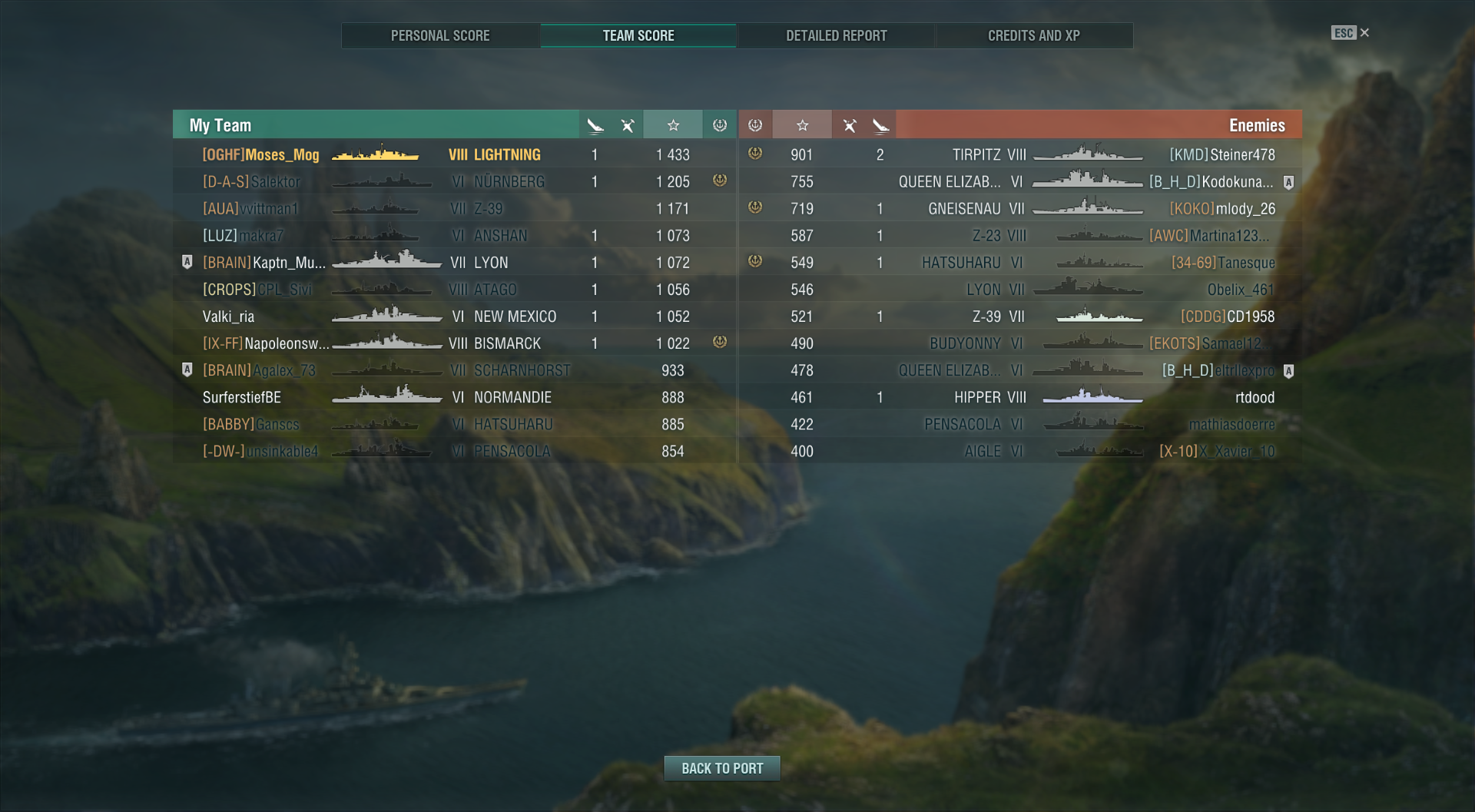This screenshot has height=812, width=1475.
Task: Switch to the Personal Score tab
Action: tap(440, 36)
